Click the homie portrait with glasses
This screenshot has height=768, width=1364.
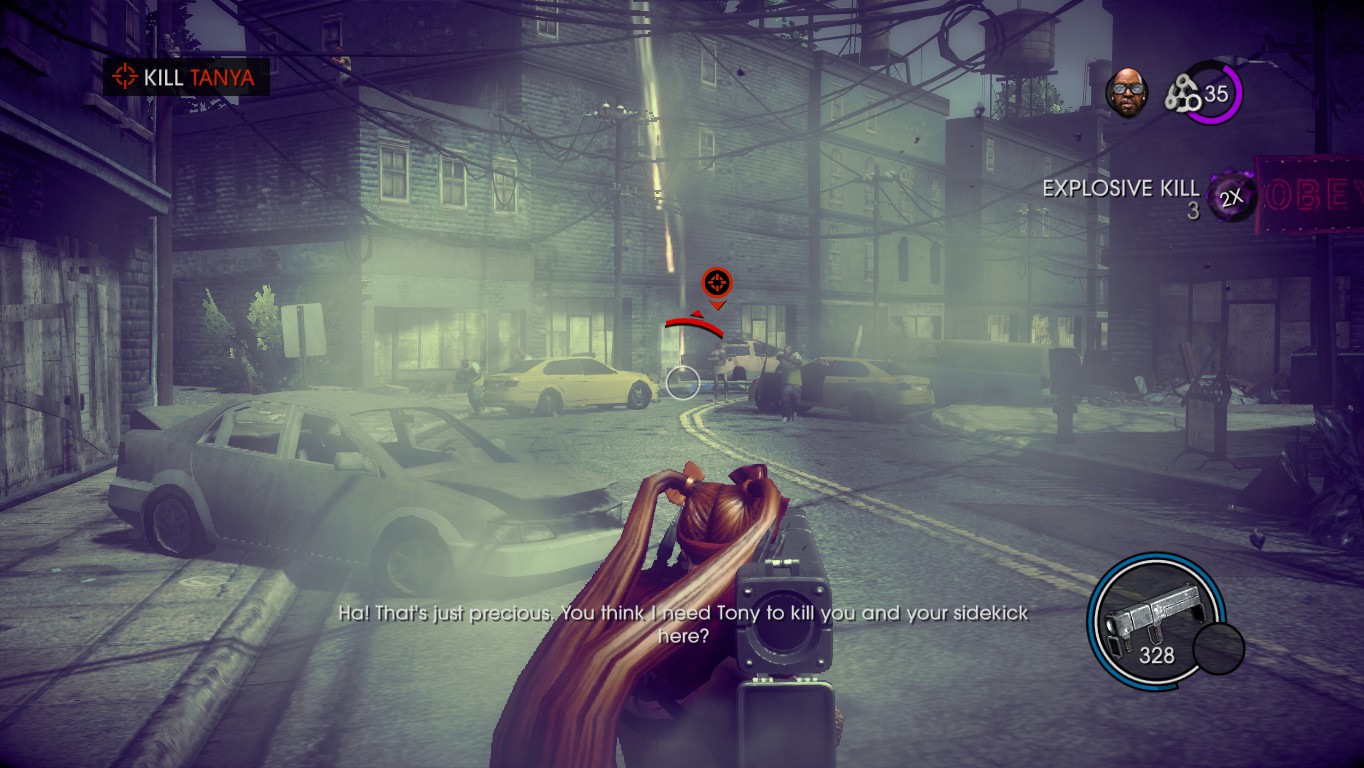pyautogui.click(x=1126, y=93)
